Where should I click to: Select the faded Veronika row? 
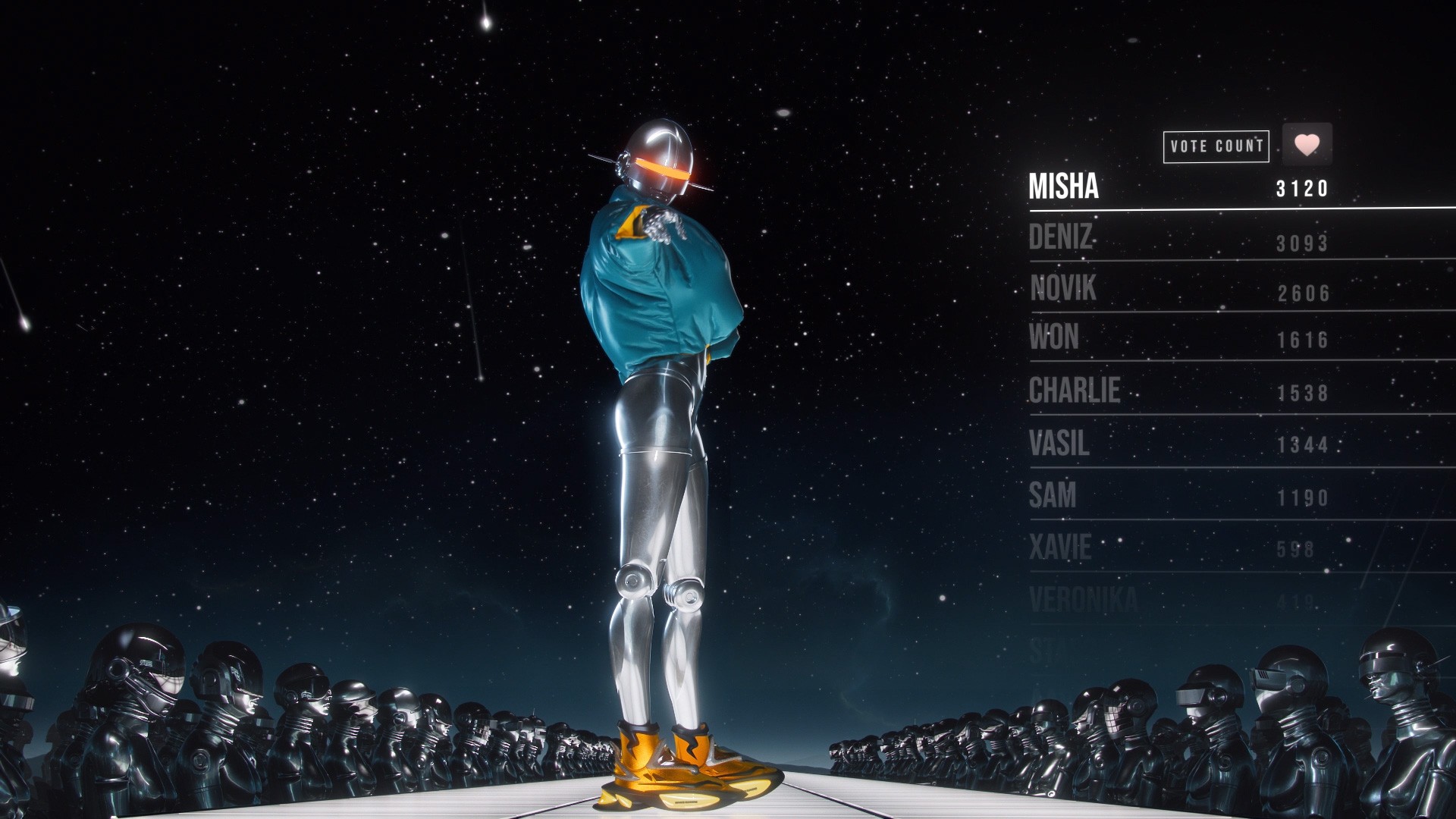click(1084, 601)
